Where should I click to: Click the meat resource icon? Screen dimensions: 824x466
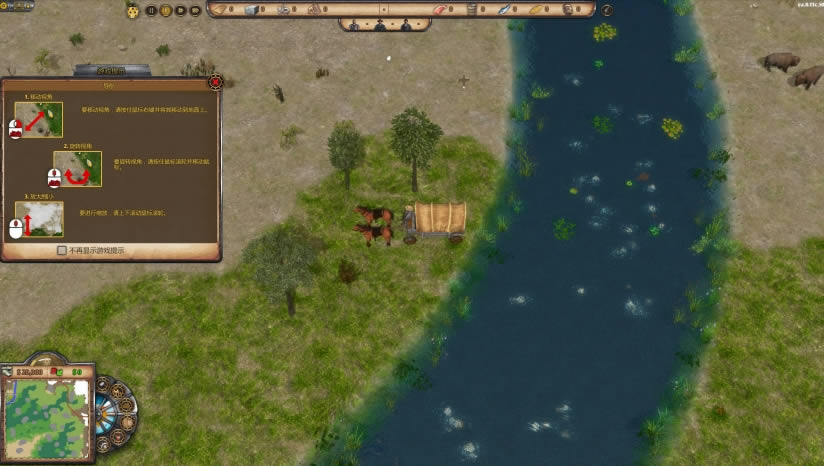(x=437, y=10)
